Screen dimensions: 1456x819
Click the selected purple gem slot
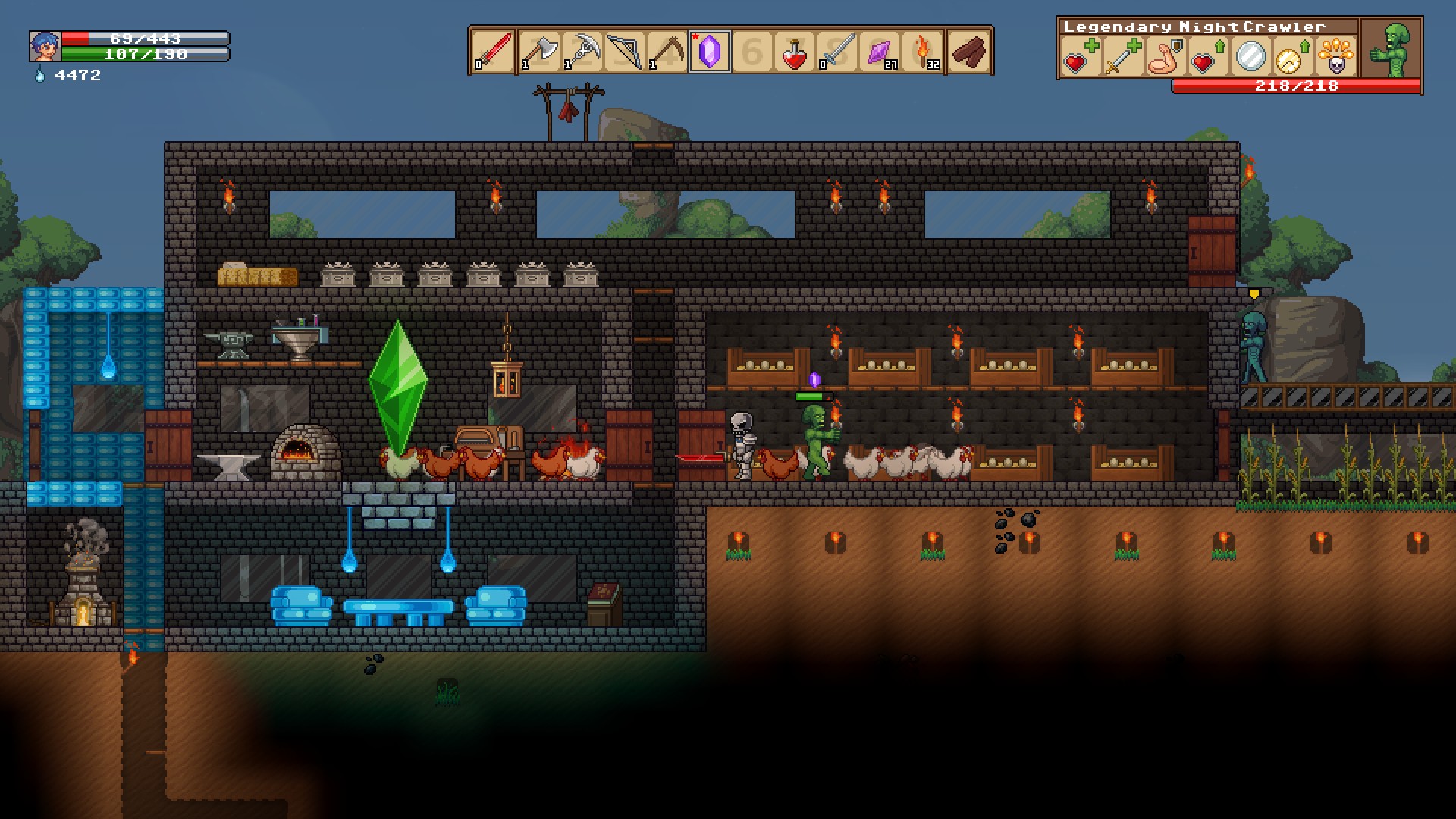click(710, 52)
